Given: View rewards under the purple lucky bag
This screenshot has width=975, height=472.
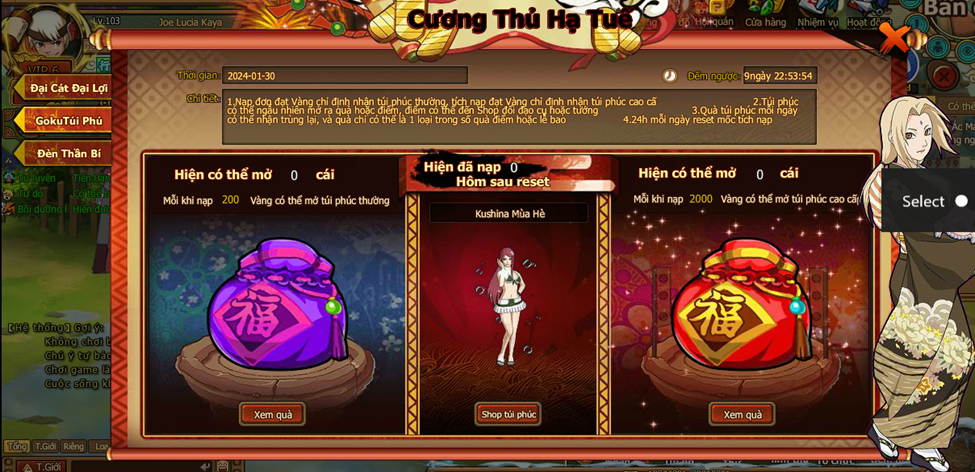Looking at the screenshot, I should pos(272,414).
